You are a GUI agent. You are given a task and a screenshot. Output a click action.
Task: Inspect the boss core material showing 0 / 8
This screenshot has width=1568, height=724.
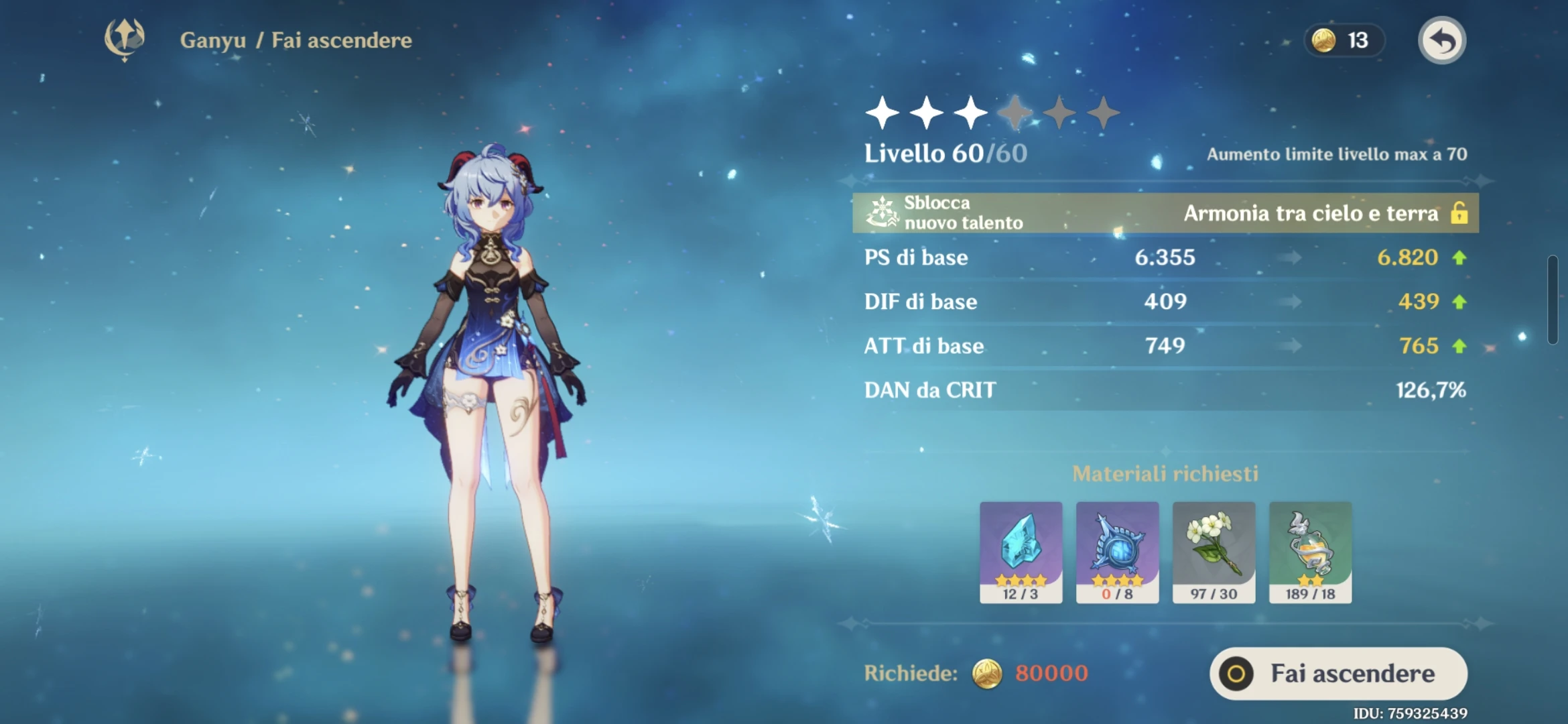(x=1117, y=551)
